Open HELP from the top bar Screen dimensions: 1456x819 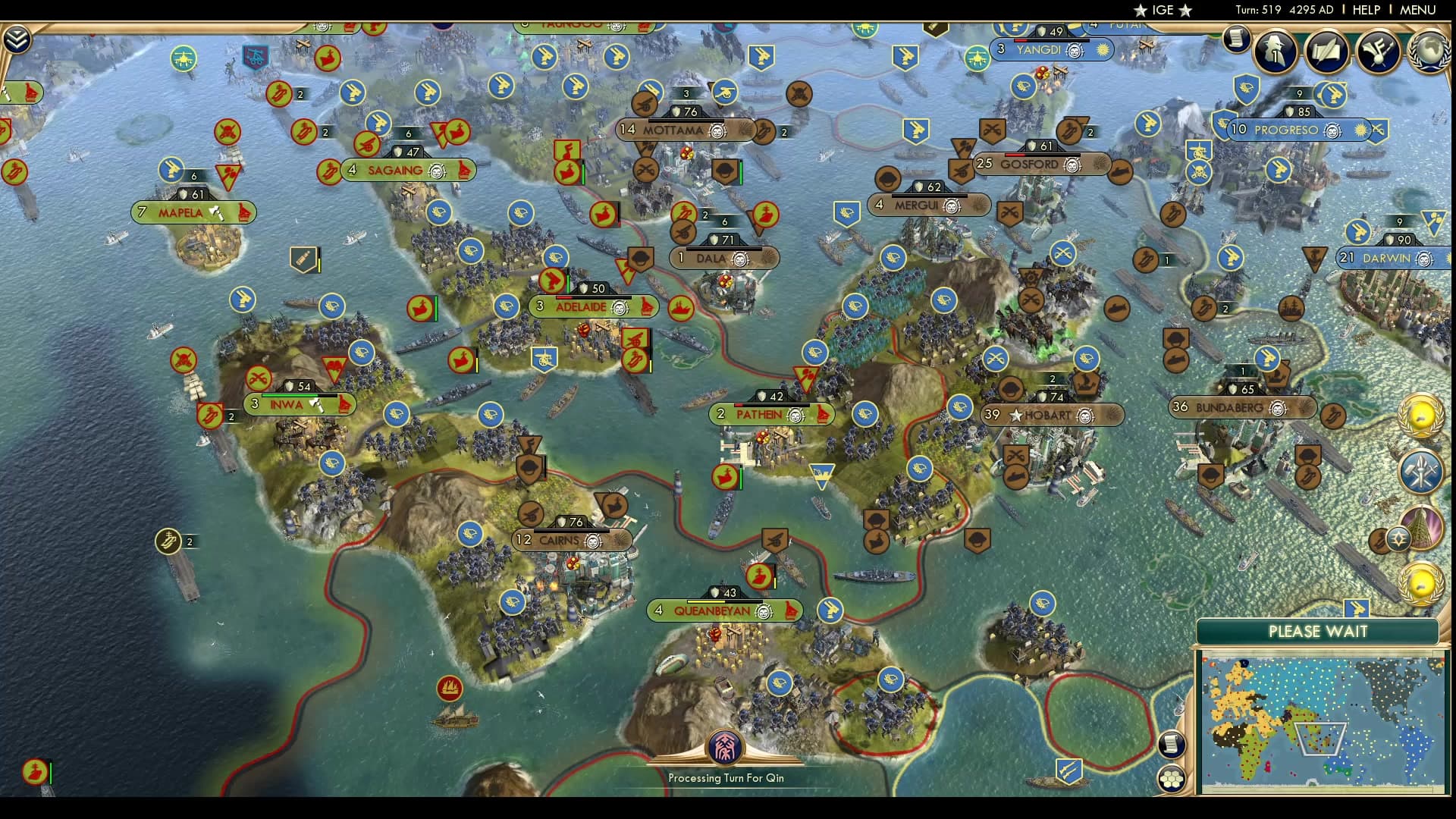(1365, 10)
